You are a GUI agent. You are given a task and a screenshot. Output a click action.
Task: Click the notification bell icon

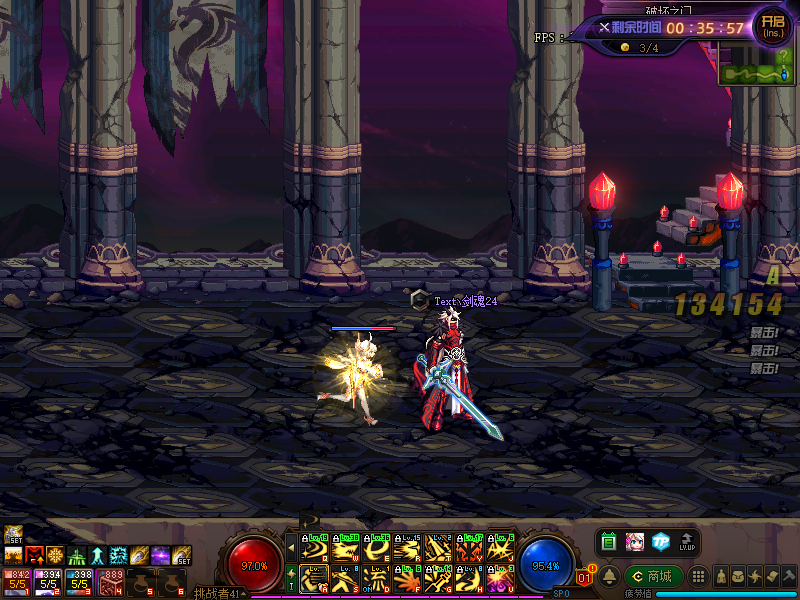(608, 576)
